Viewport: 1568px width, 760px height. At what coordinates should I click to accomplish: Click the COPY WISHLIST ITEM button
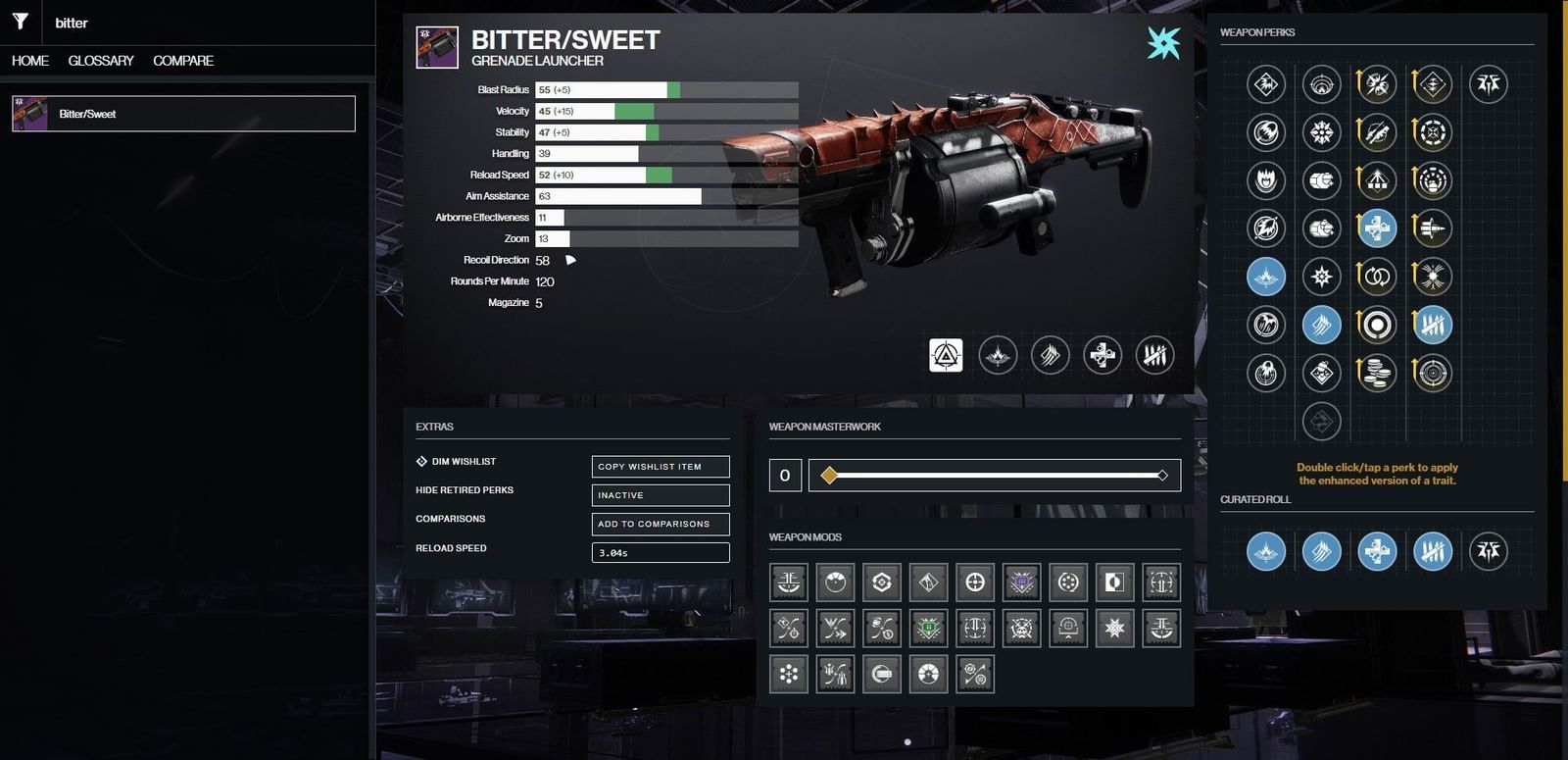(x=660, y=466)
